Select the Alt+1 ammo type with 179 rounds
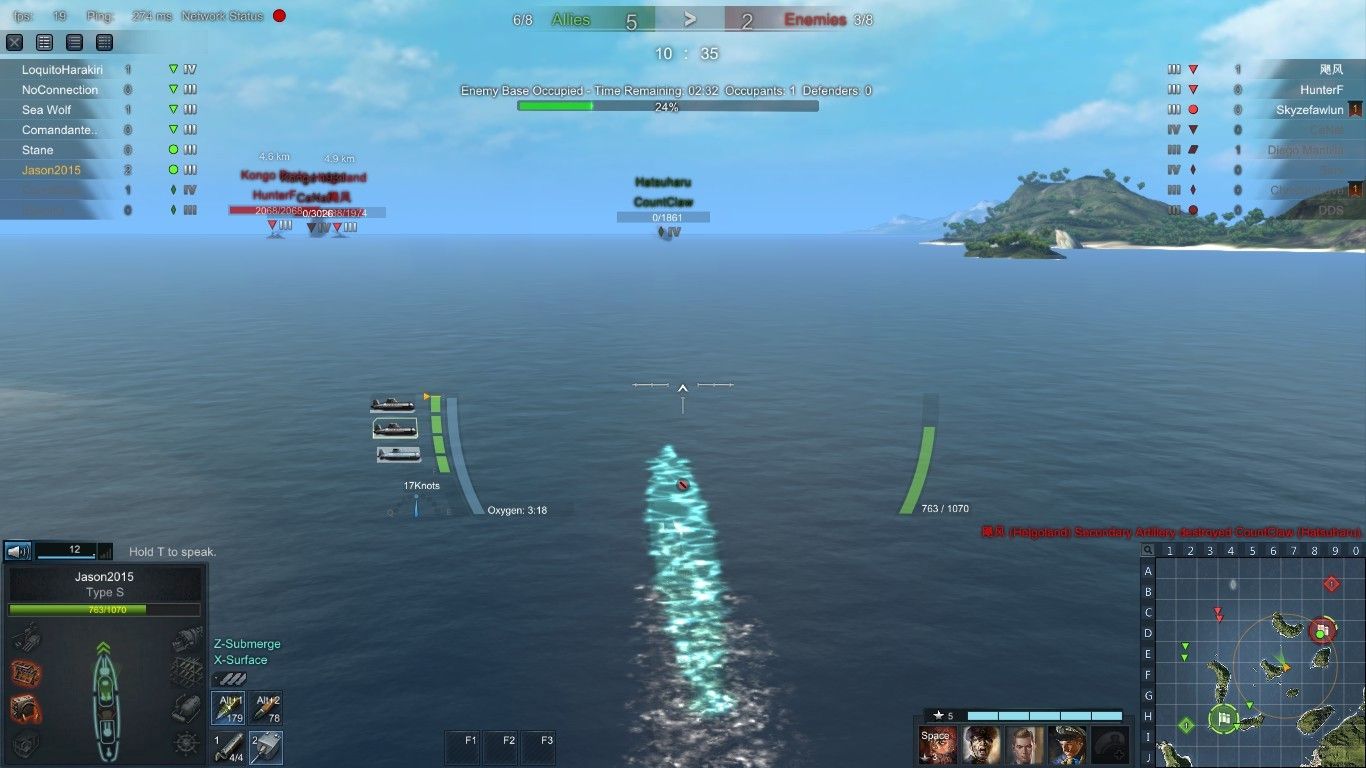The image size is (1366, 768). point(228,709)
